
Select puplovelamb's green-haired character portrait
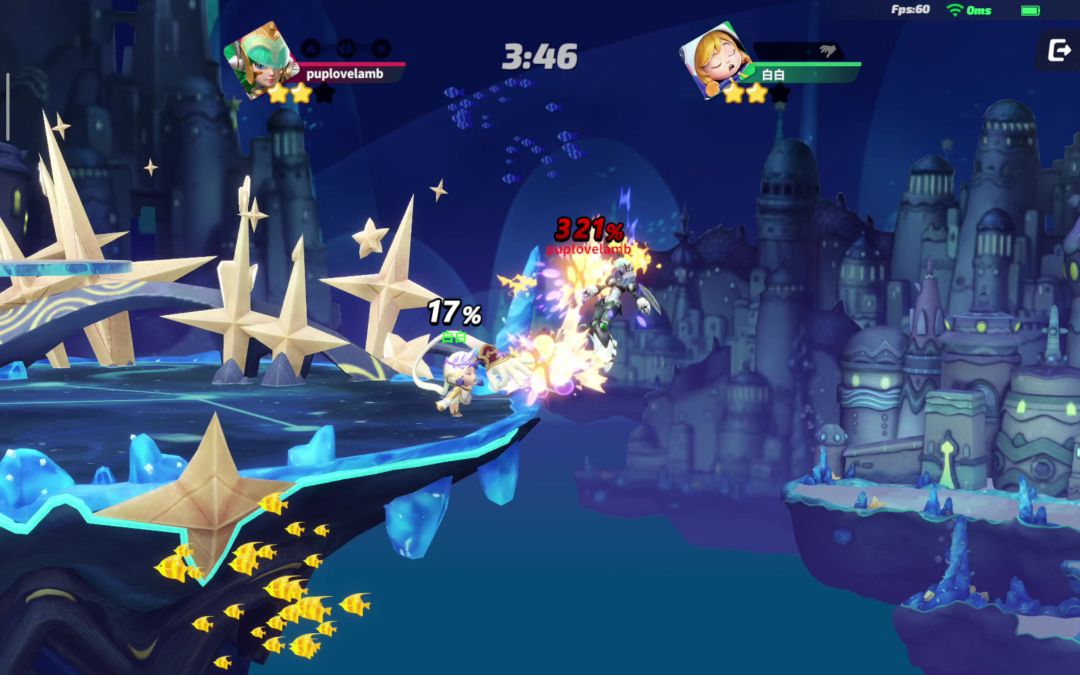(x=258, y=56)
